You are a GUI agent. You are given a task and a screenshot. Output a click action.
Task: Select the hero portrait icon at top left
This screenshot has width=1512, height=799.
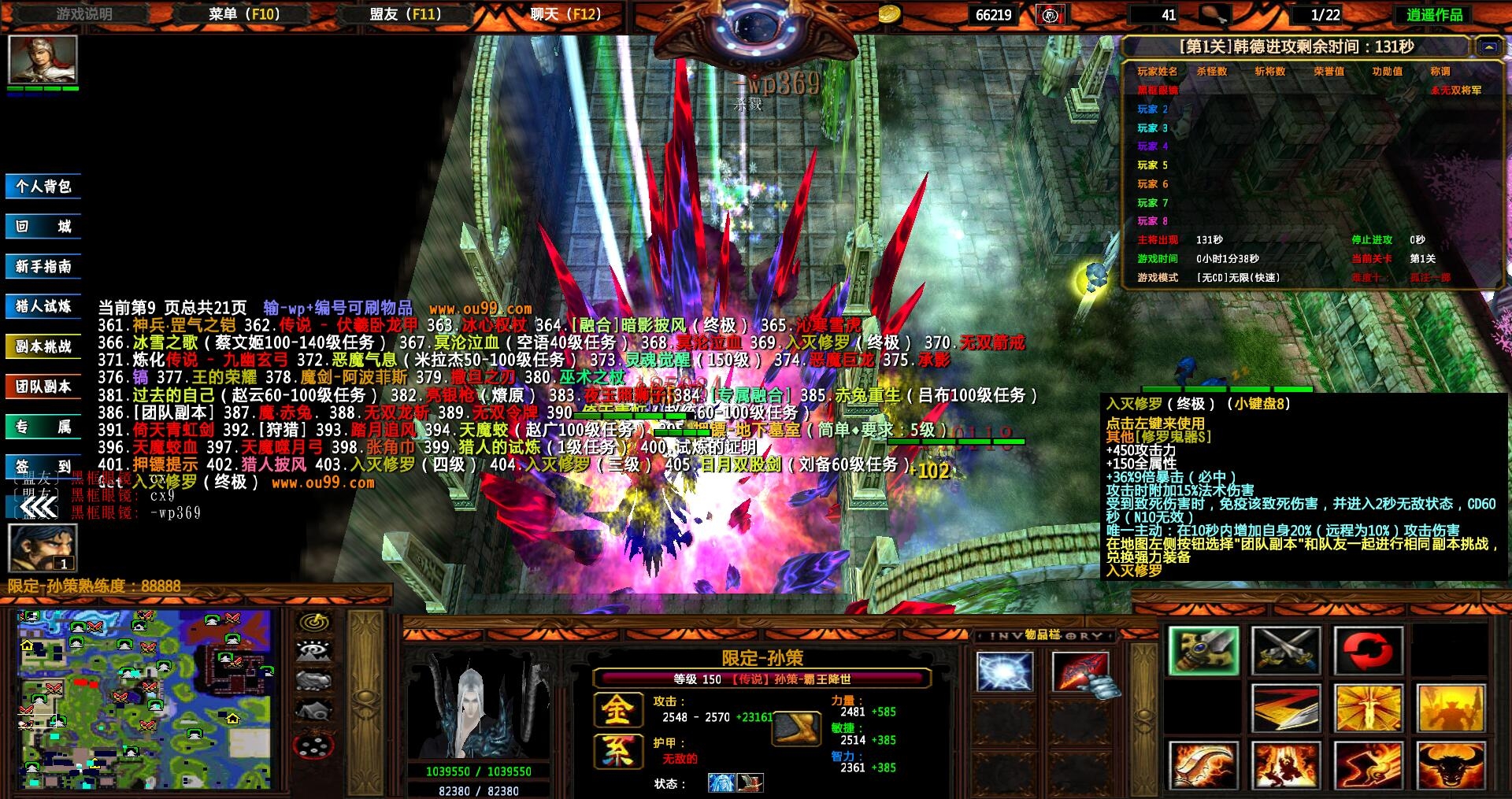pos(43,60)
